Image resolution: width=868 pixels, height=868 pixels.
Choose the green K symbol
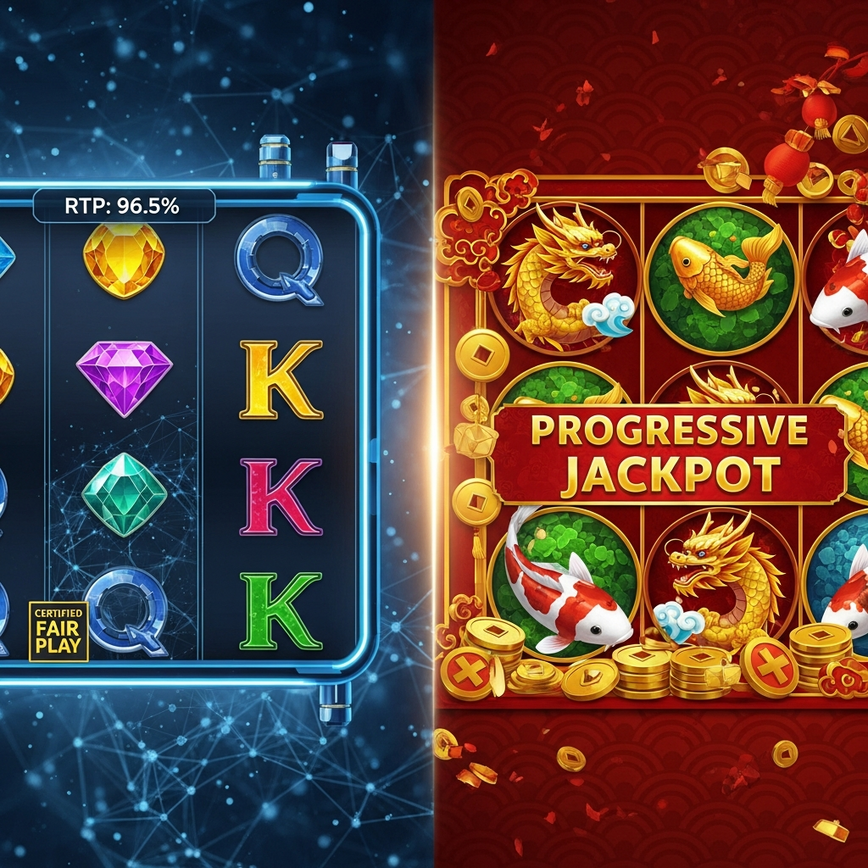[281, 612]
